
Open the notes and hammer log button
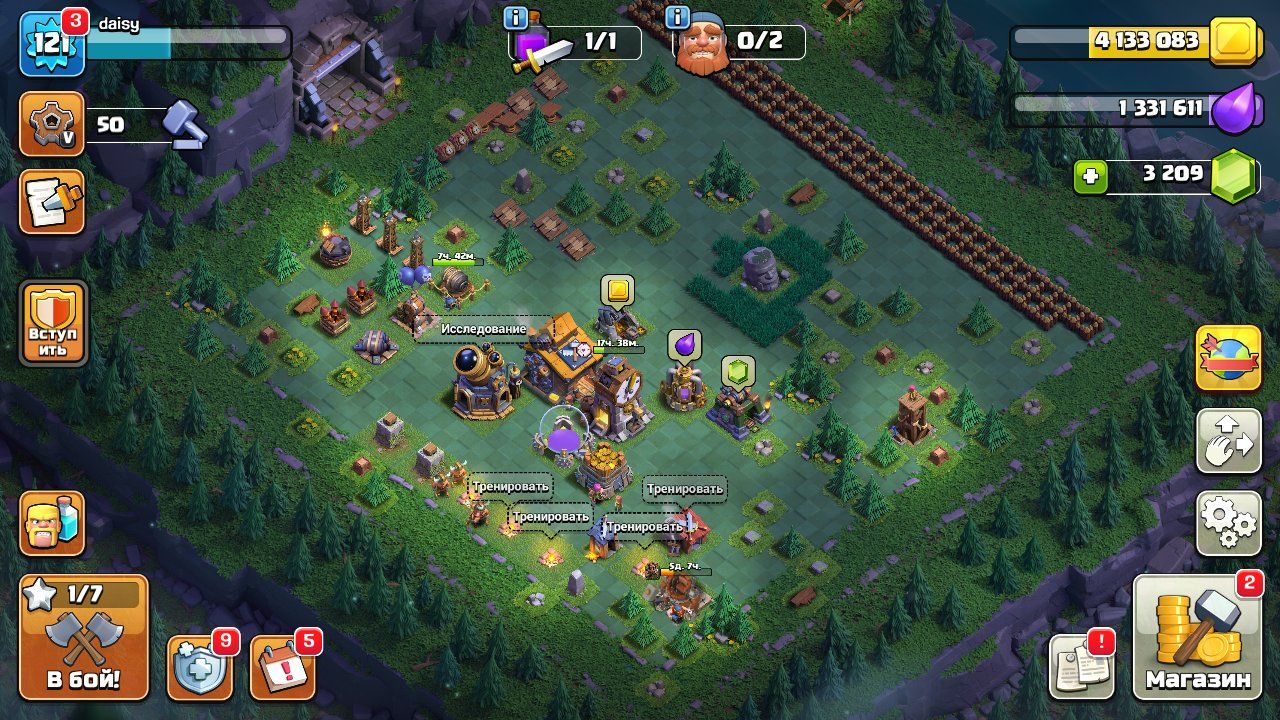52,201
